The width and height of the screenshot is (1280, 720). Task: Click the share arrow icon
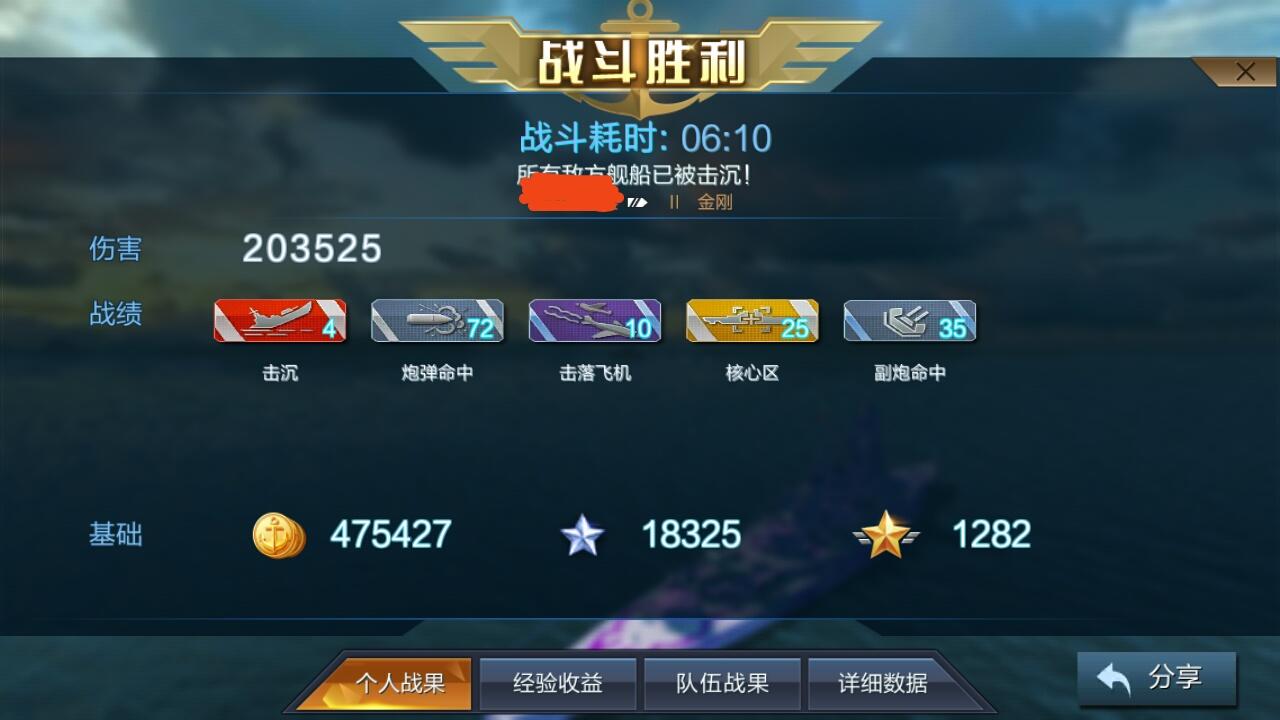click(1113, 677)
